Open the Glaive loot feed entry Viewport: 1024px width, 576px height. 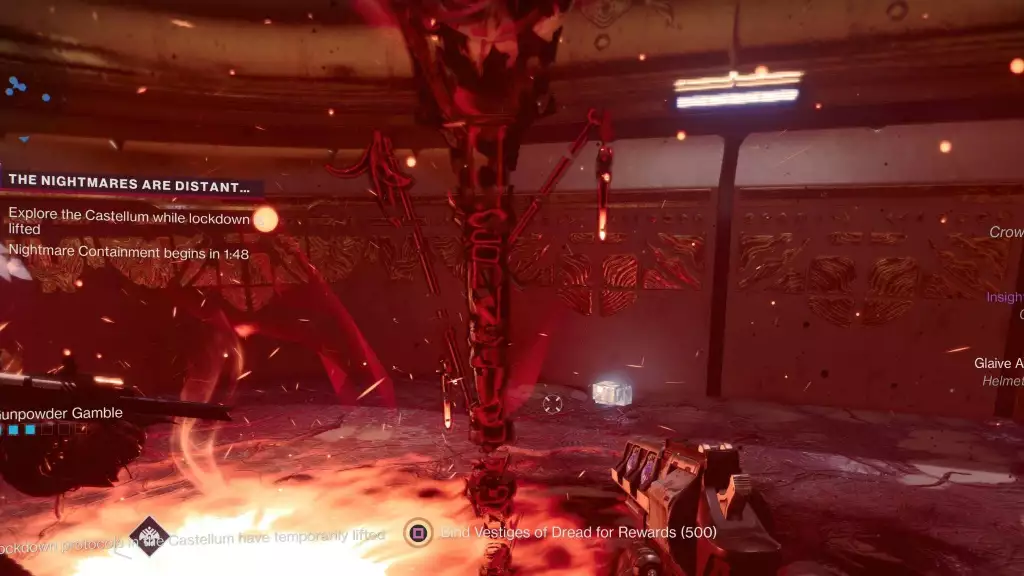pyautogui.click(x=998, y=364)
